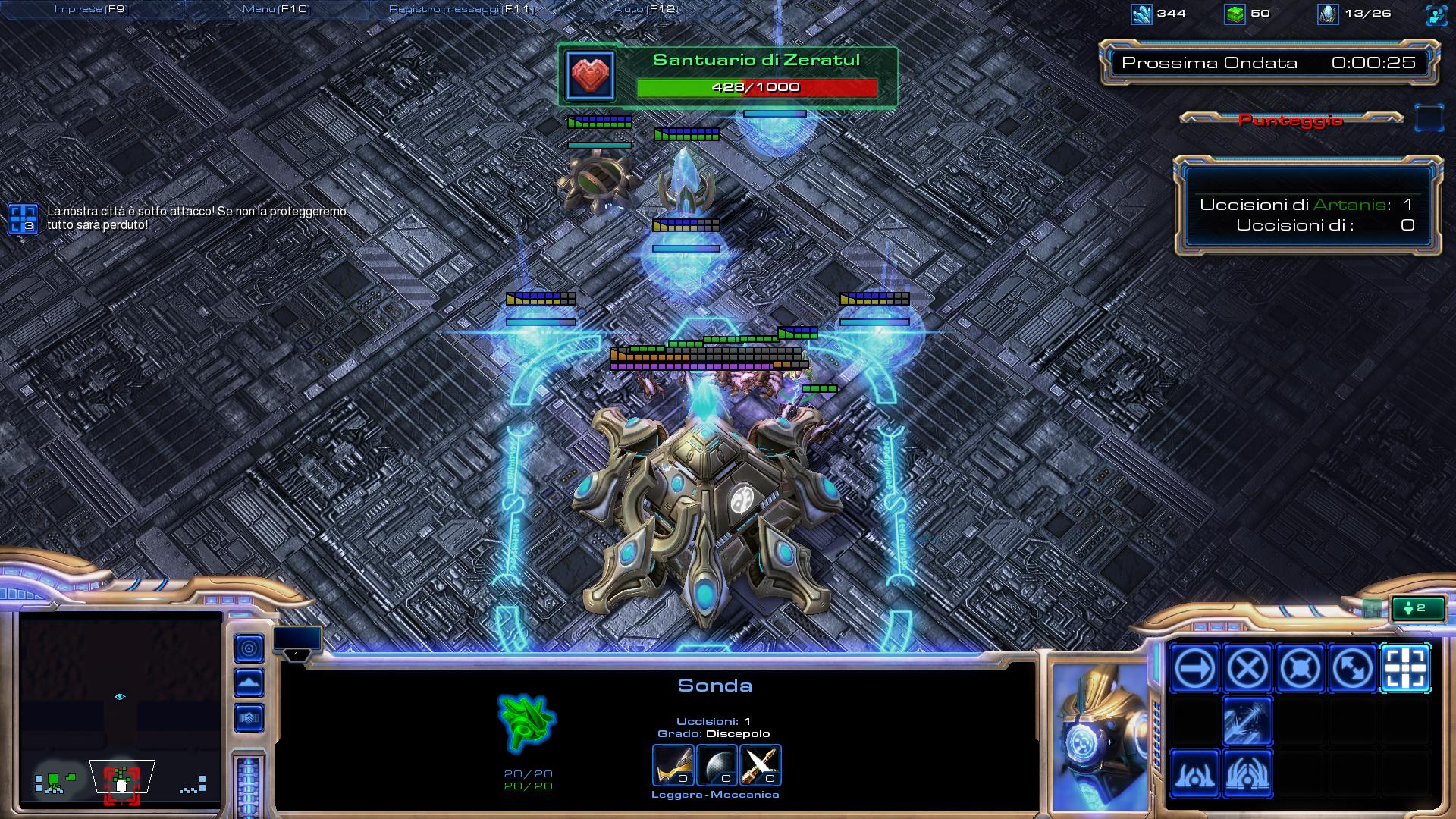
Task: Open the advanced structures build menu
Action: click(1247, 774)
